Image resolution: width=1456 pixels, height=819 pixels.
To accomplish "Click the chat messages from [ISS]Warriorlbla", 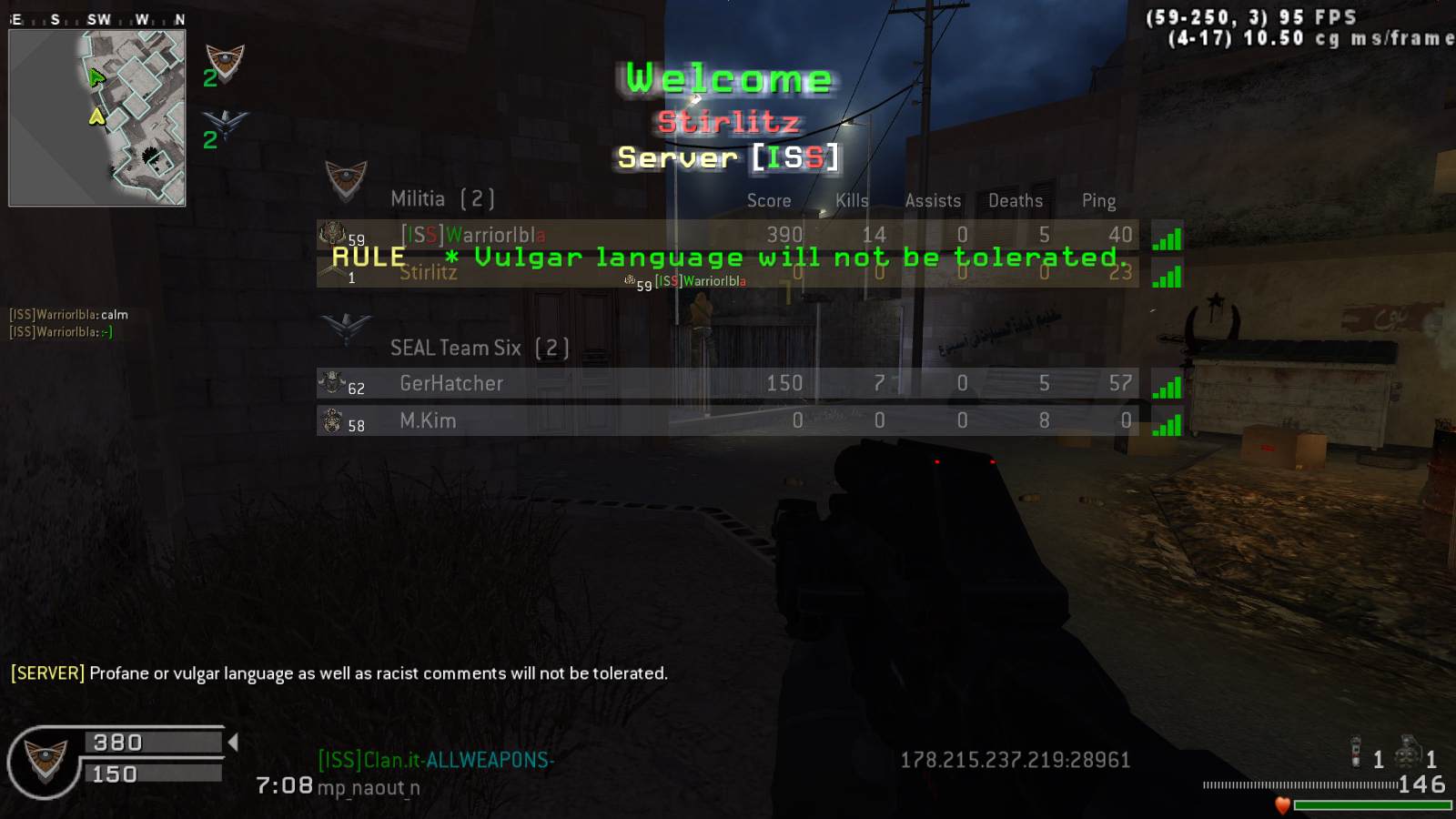I will click(68, 323).
